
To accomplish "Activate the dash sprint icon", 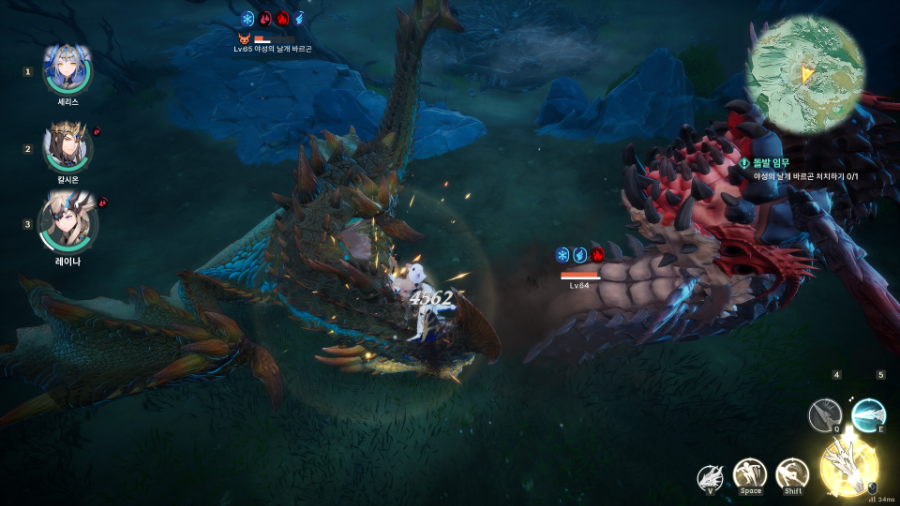I will [x=792, y=473].
